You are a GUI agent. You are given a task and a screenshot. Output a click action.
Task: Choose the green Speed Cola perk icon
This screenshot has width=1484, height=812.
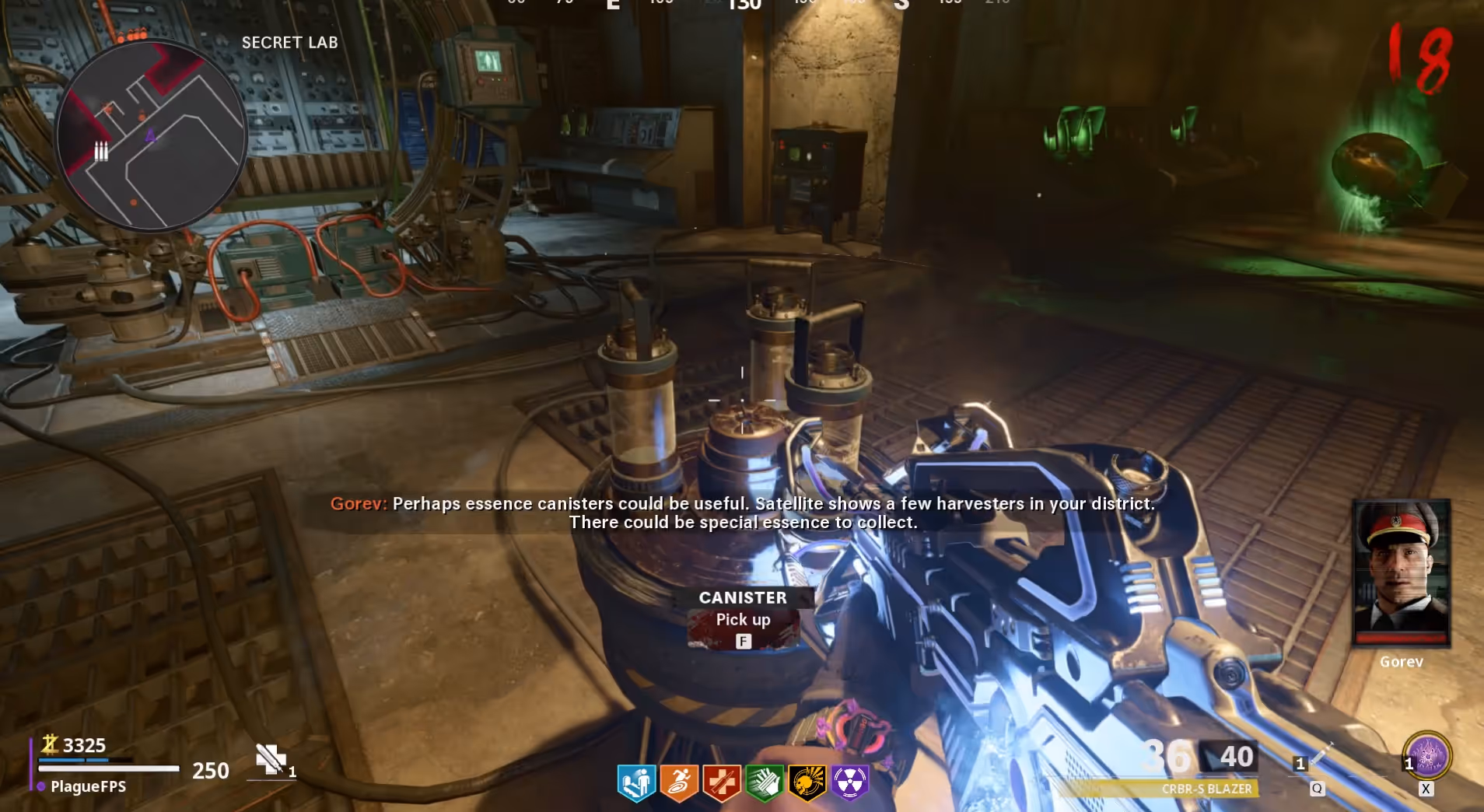coord(764,782)
